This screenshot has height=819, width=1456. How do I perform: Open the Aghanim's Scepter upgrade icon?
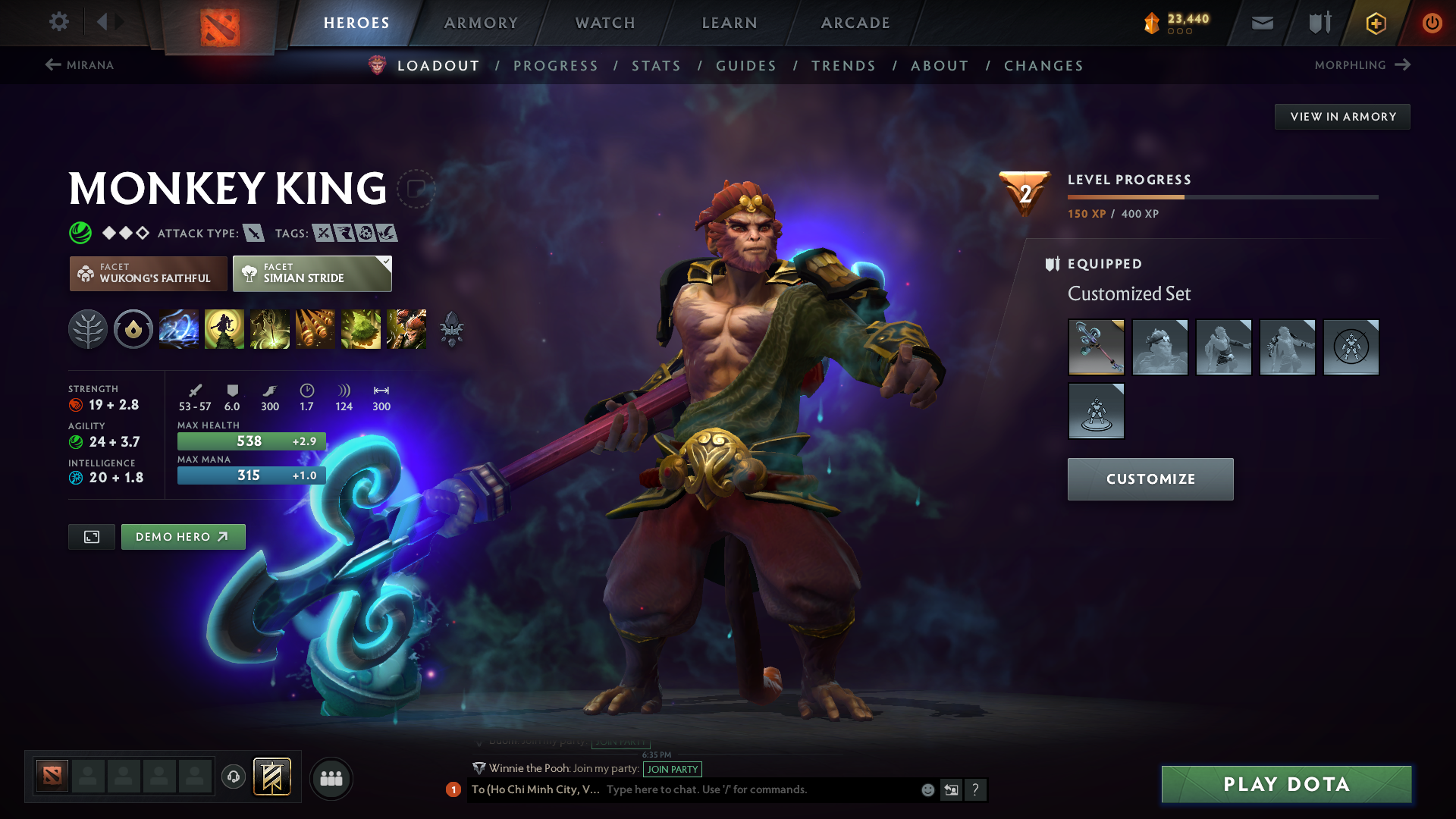click(452, 329)
